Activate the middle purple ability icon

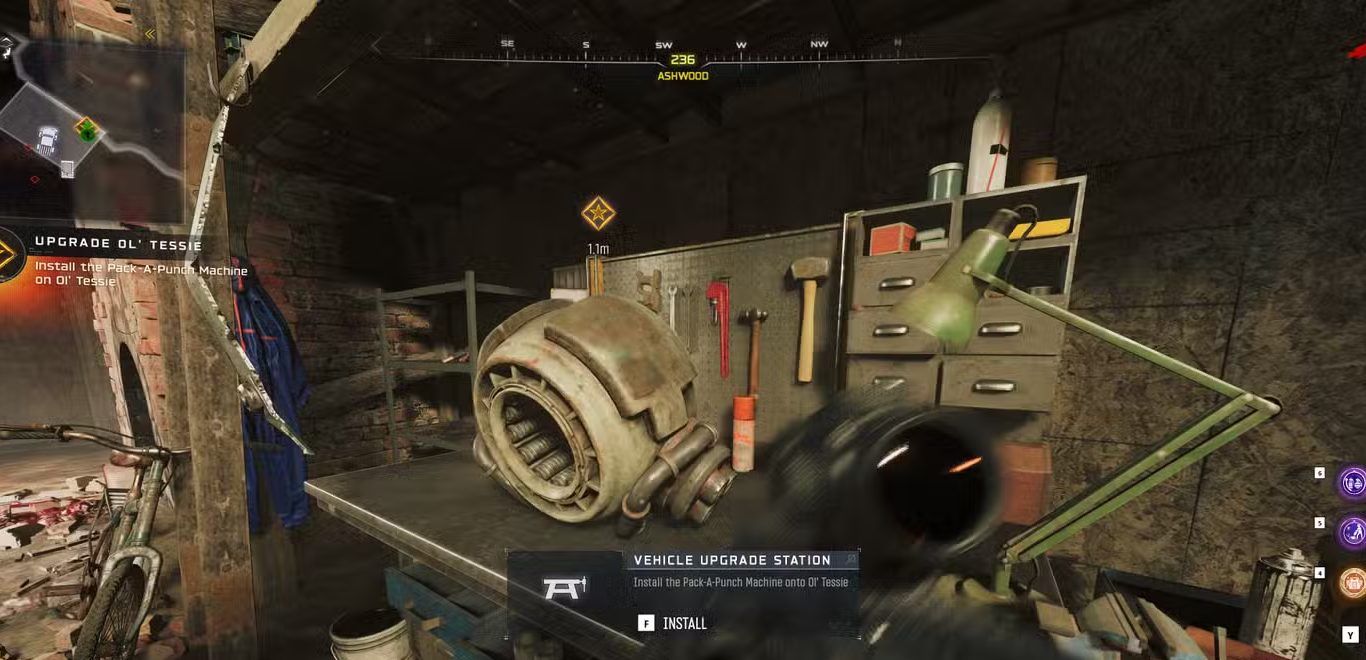pyautogui.click(x=1353, y=532)
